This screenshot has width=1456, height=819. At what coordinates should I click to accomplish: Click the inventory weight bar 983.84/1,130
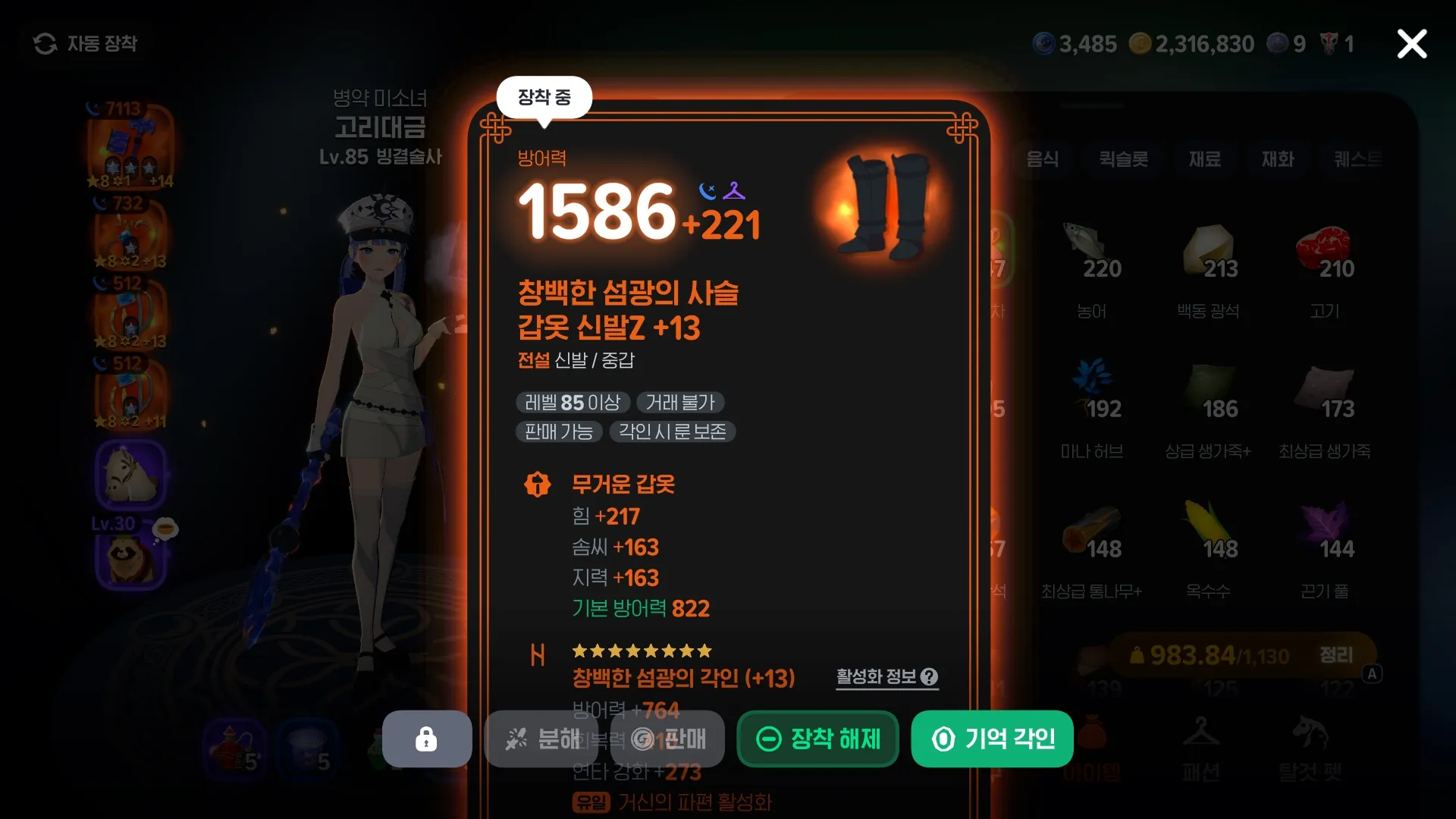(x=1208, y=654)
